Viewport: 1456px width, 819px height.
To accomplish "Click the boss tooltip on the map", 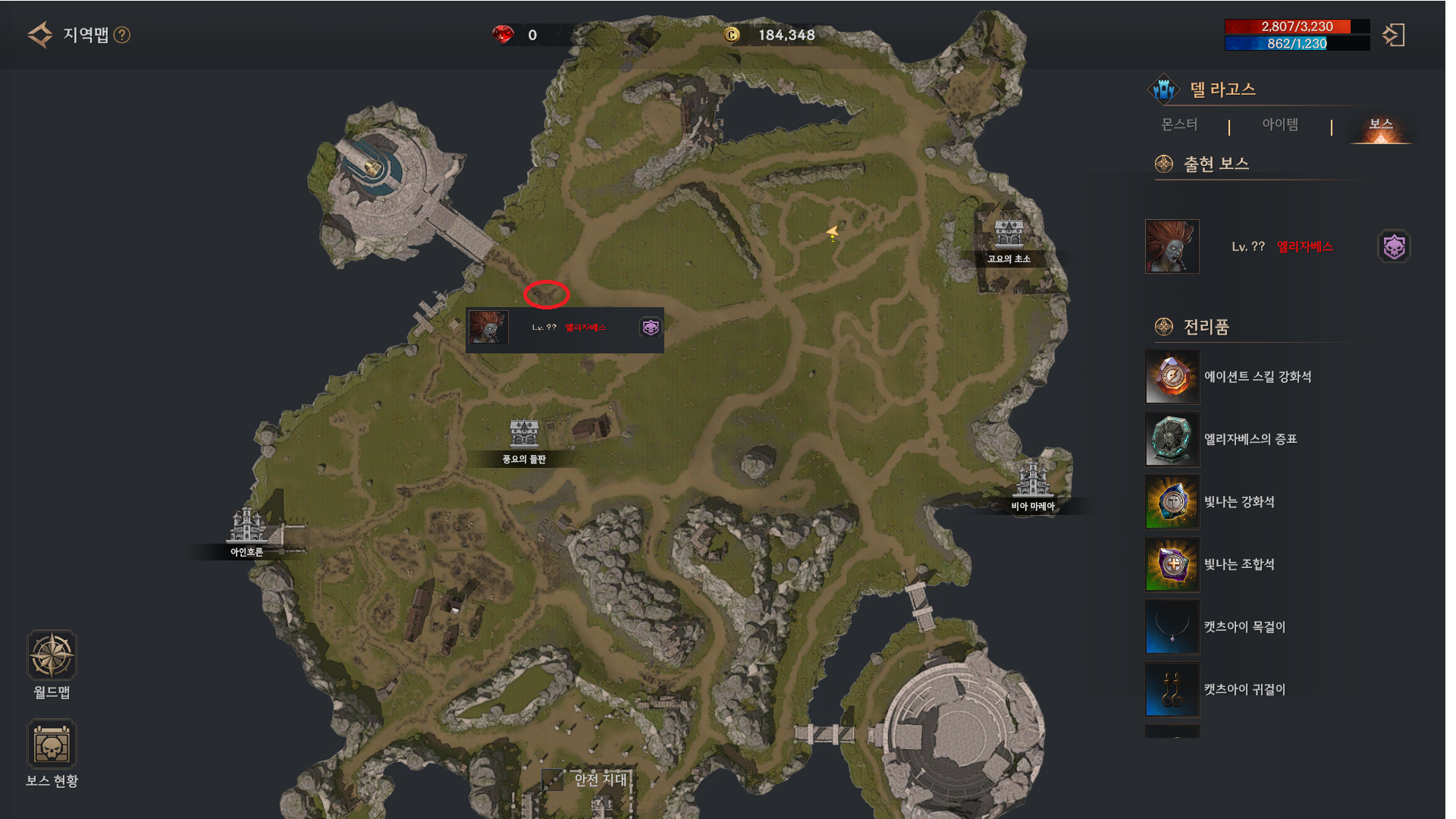I will point(565,329).
